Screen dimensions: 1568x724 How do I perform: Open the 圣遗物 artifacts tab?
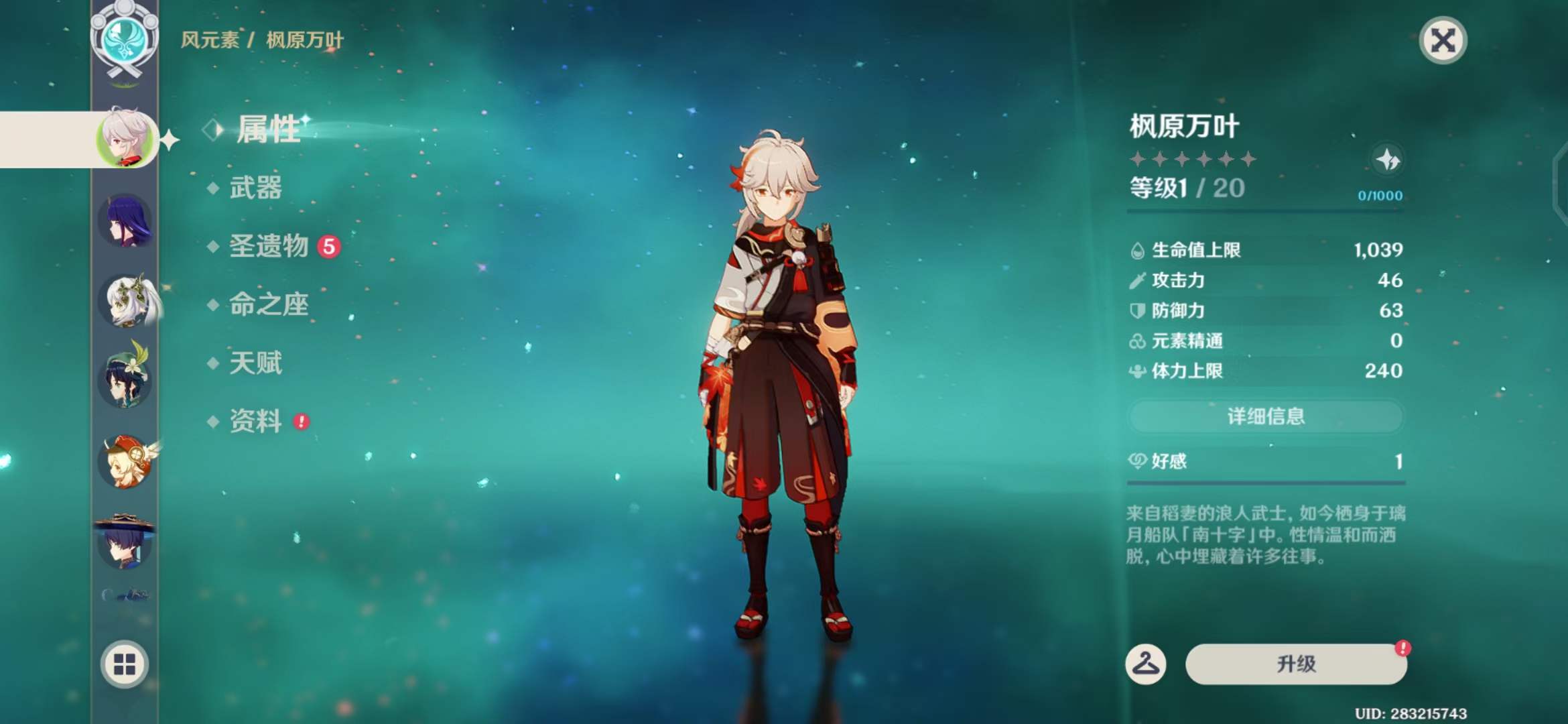269,246
